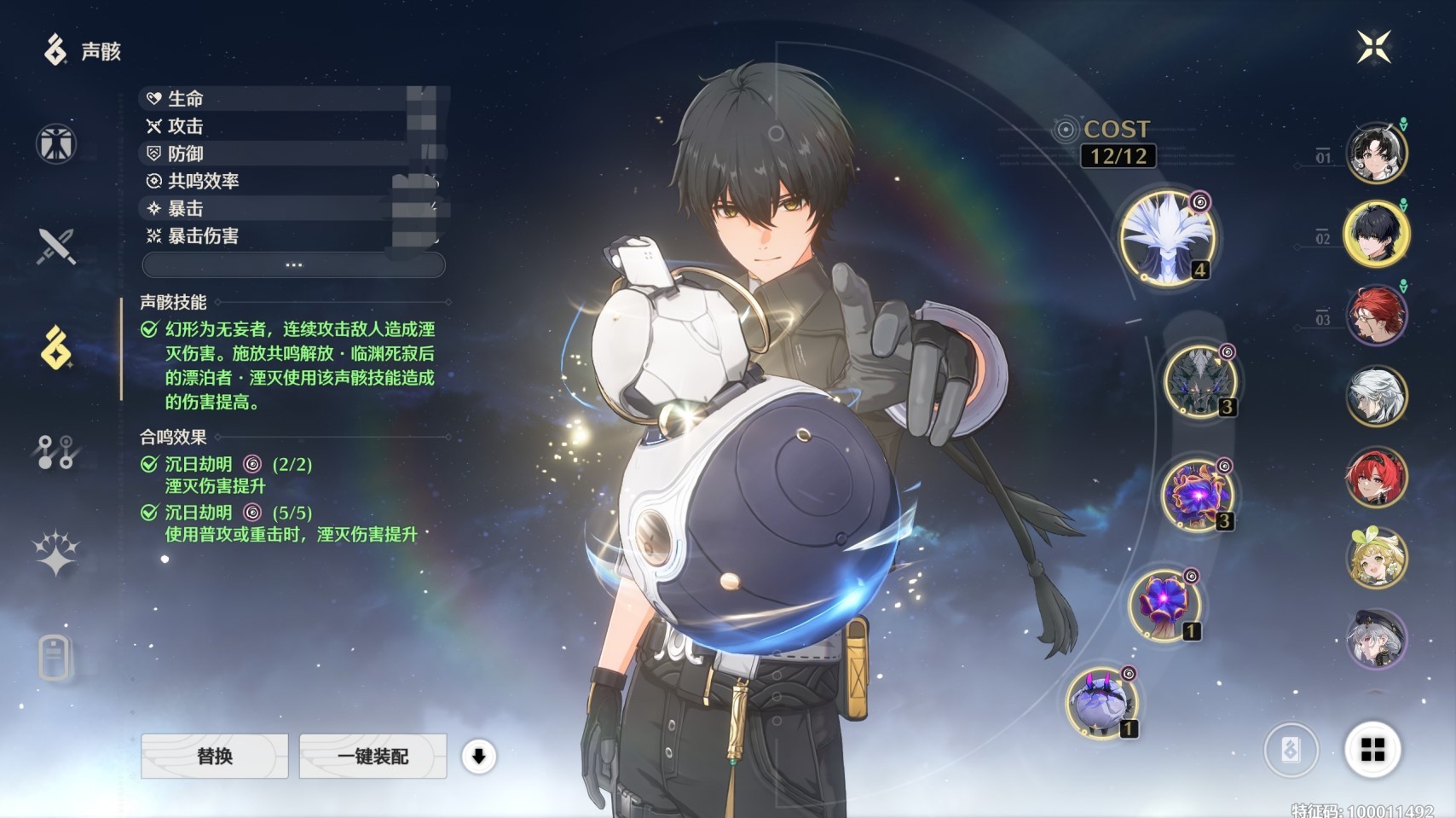Viewport: 1456px width, 818px height.
Task: Choose the blonde character with green leaf hairpiece
Action: [x=1376, y=558]
